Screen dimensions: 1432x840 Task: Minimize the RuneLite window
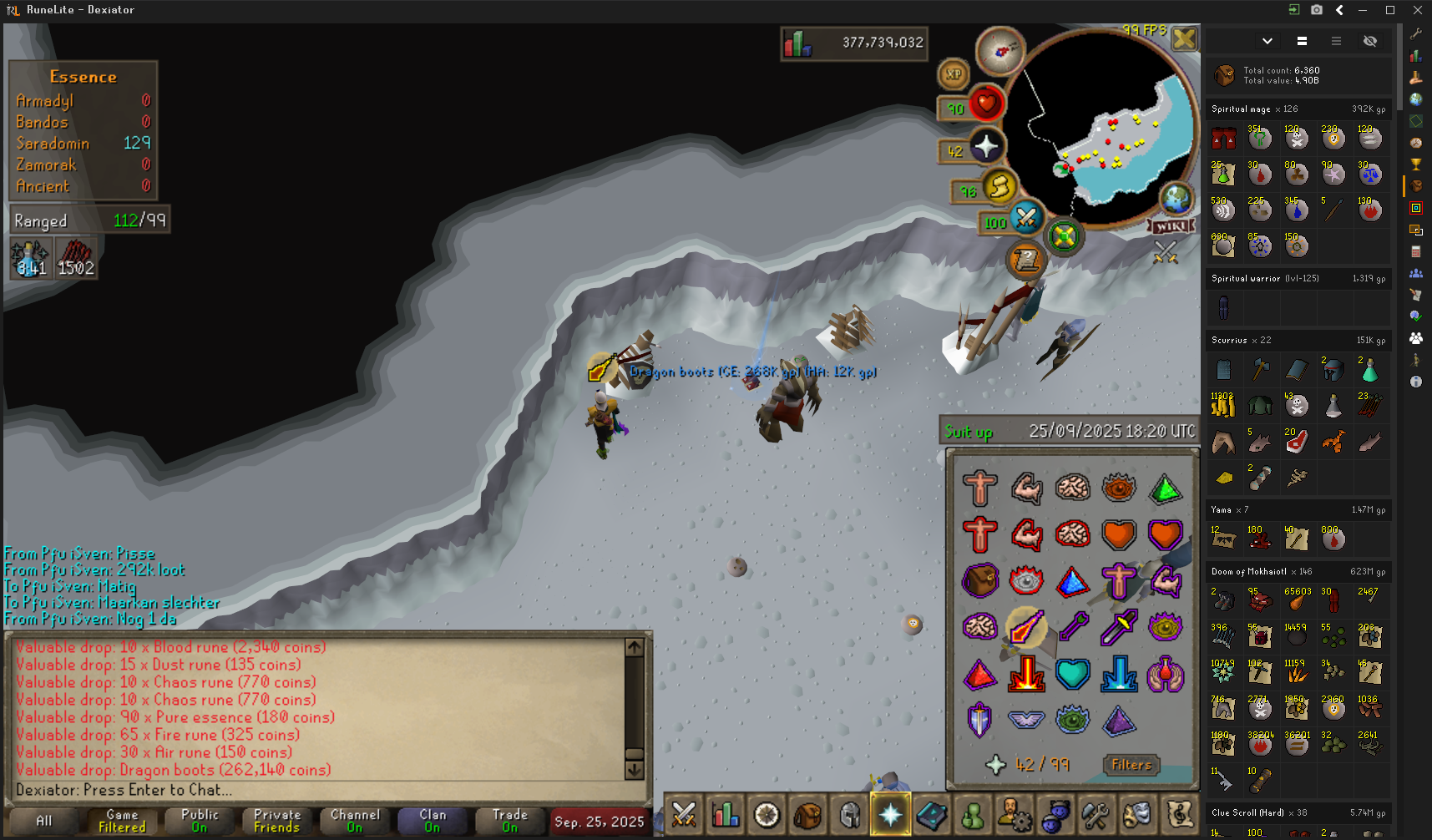[1363, 10]
